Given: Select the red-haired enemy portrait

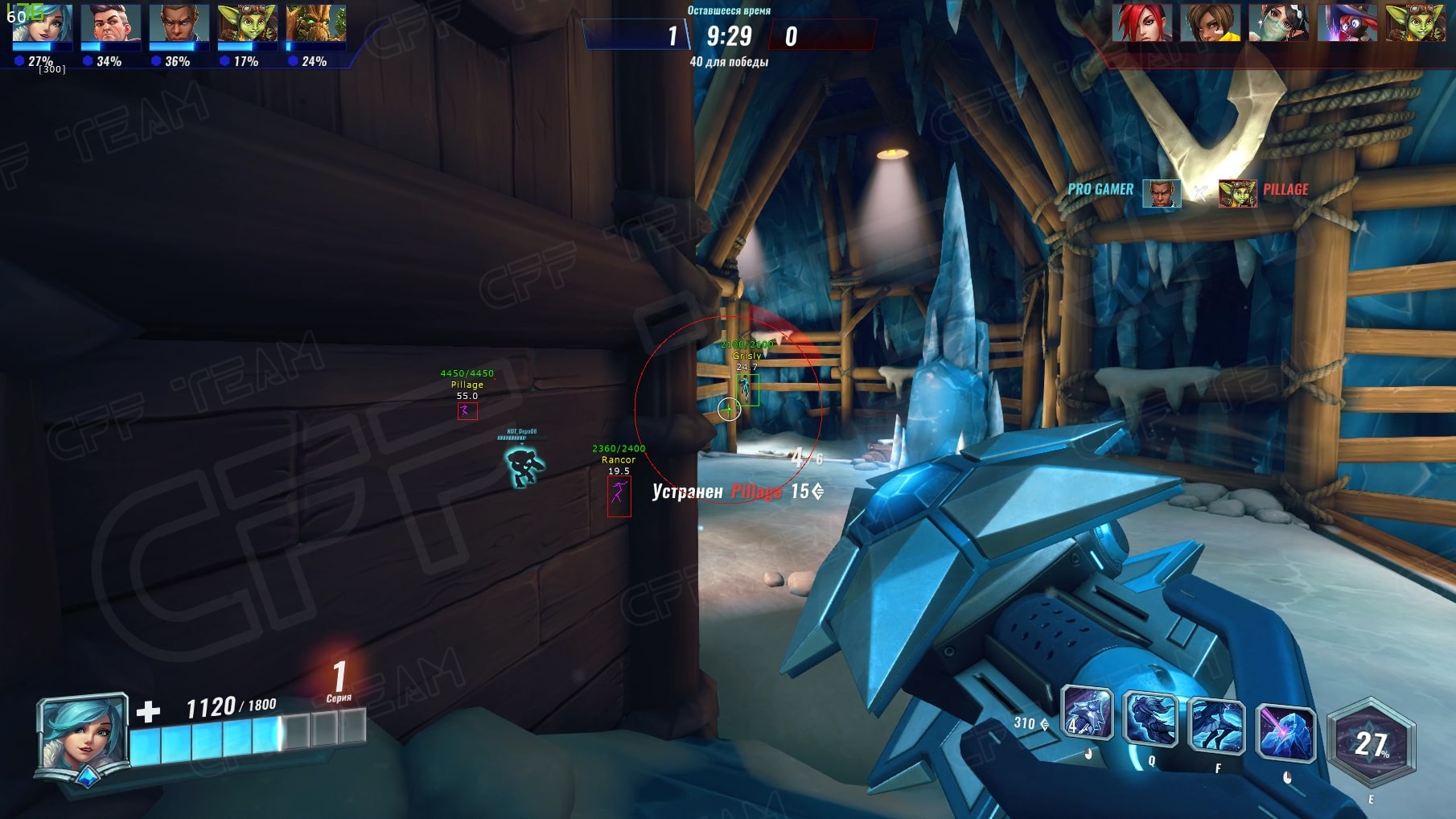Looking at the screenshot, I should 1141,23.
